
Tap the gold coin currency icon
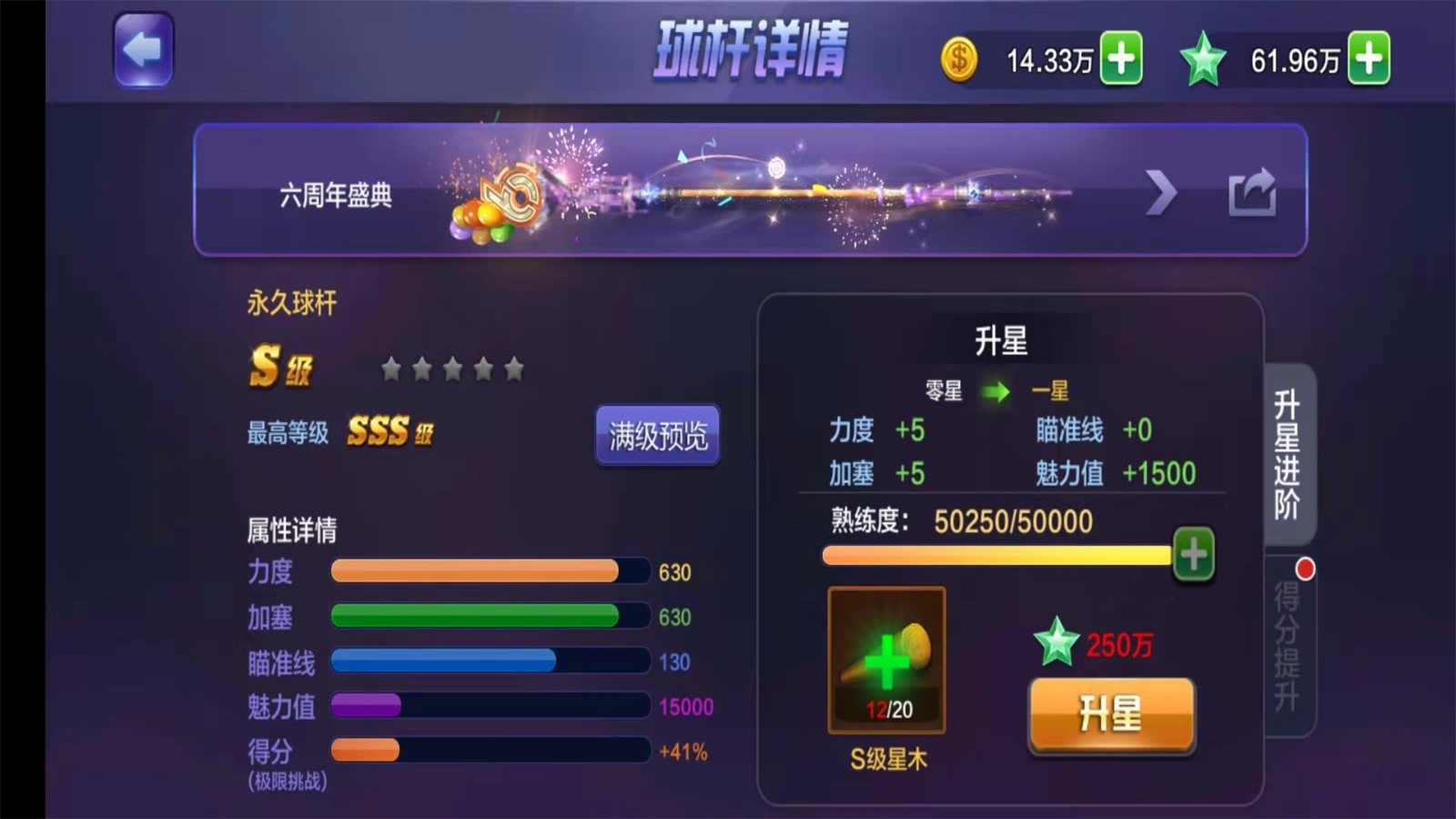pyautogui.click(x=958, y=56)
